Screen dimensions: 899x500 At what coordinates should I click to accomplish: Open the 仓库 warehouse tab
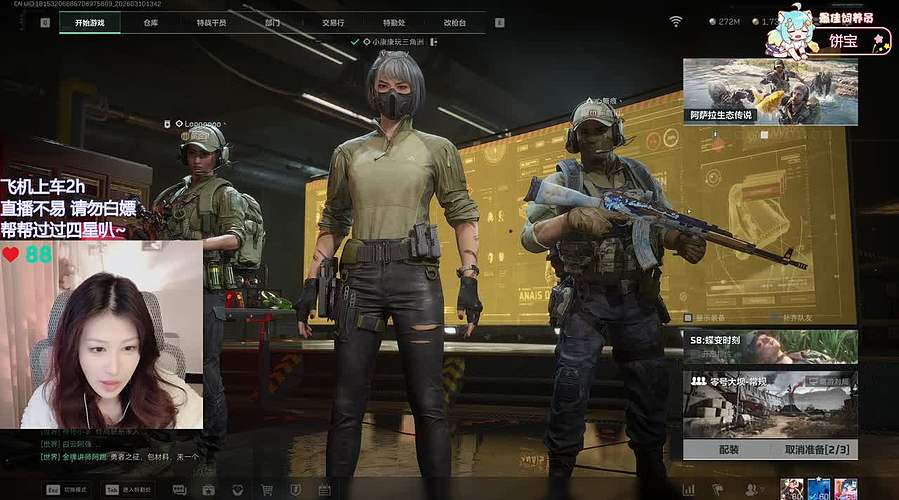click(151, 21)
